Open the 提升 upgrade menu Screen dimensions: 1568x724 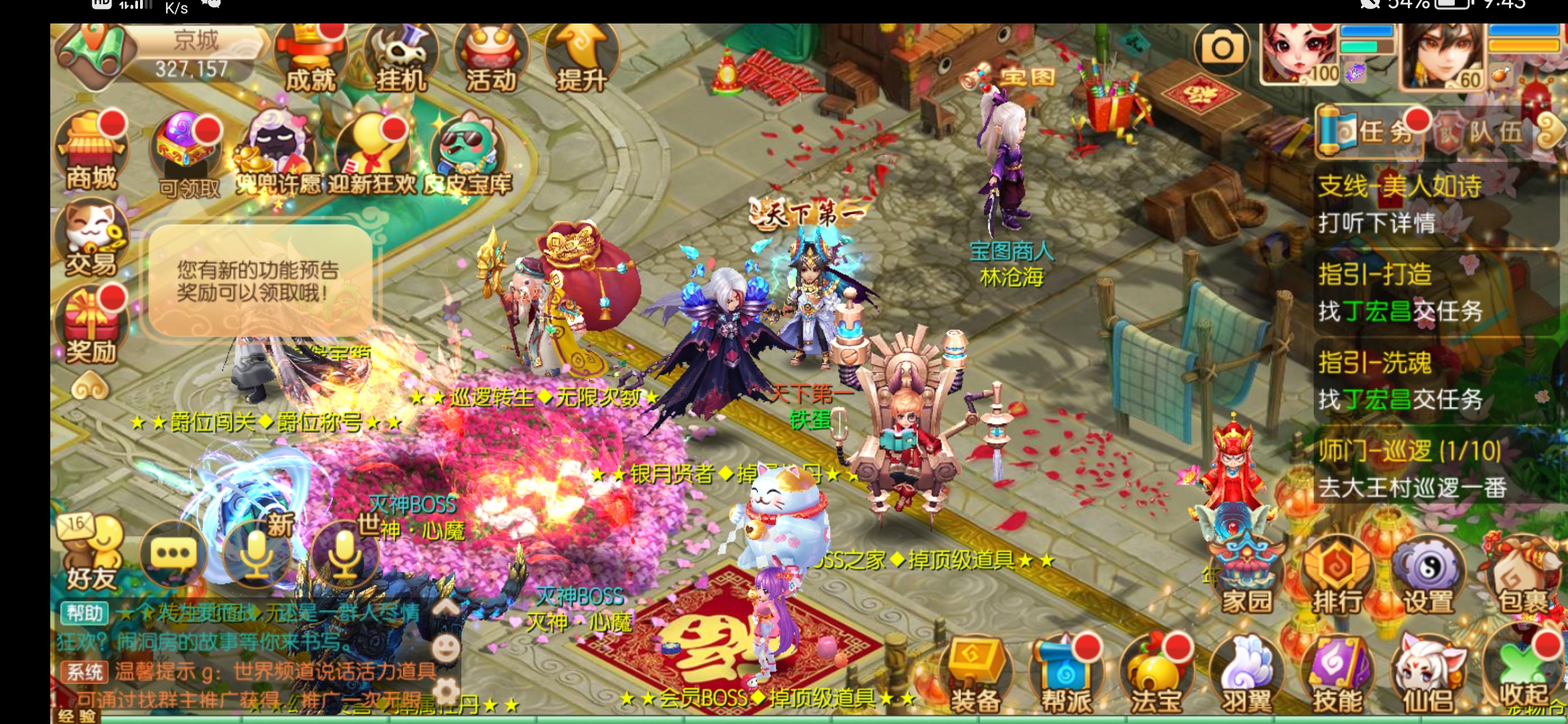[581, 59]
